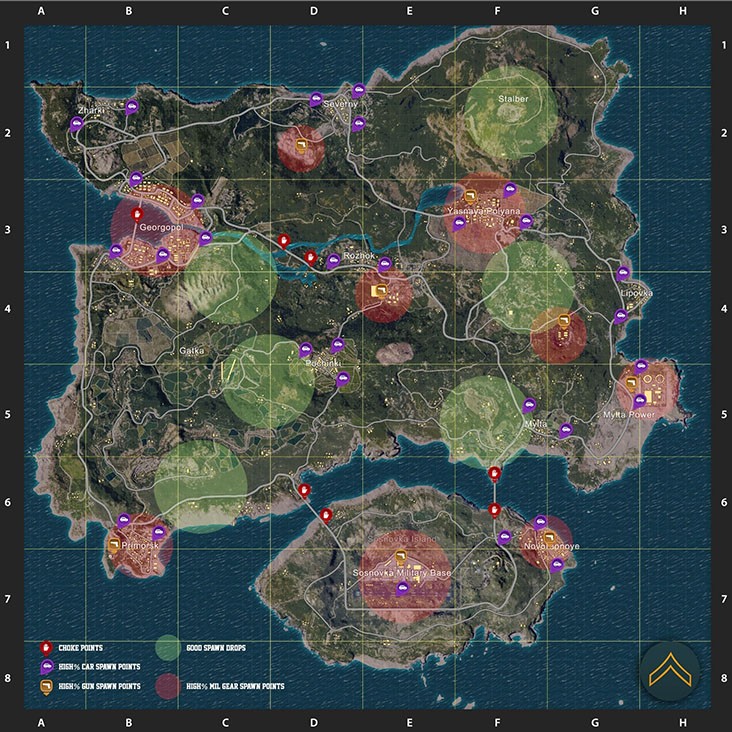The image size is (732, 732).
Task: Select the Choke Points legend entry
Action: pyautogui.click(x=79, y=648)
